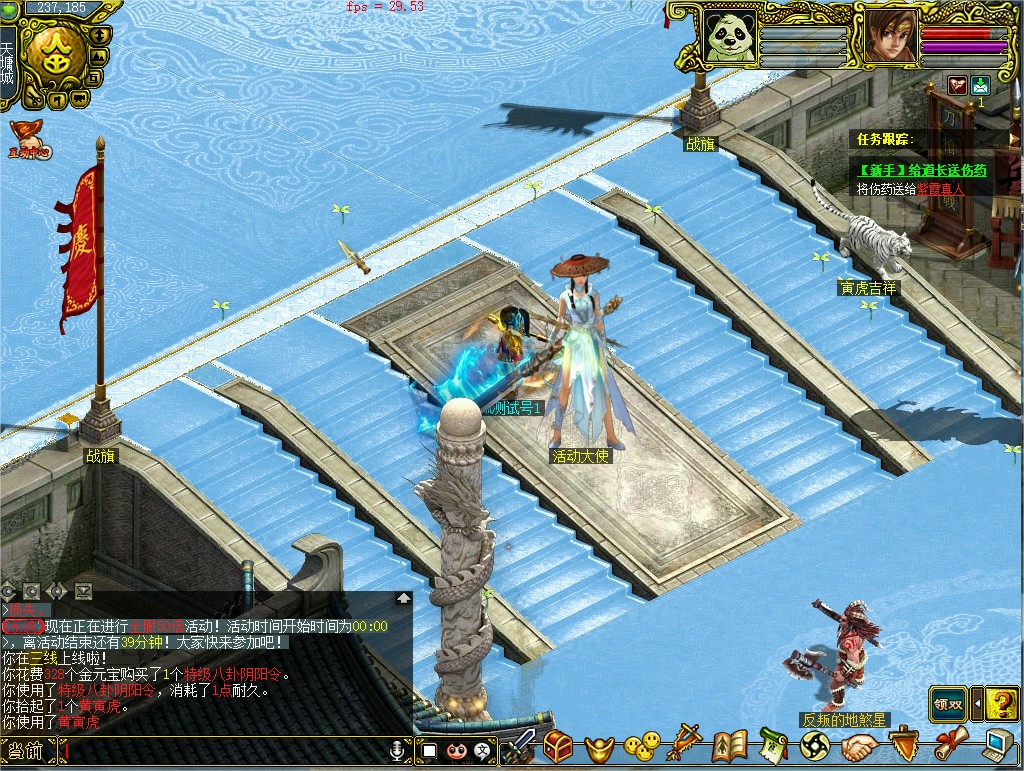Open the 【新手】给道长送伤药 quest link
1024x771 pixels.
click(921, 170)
